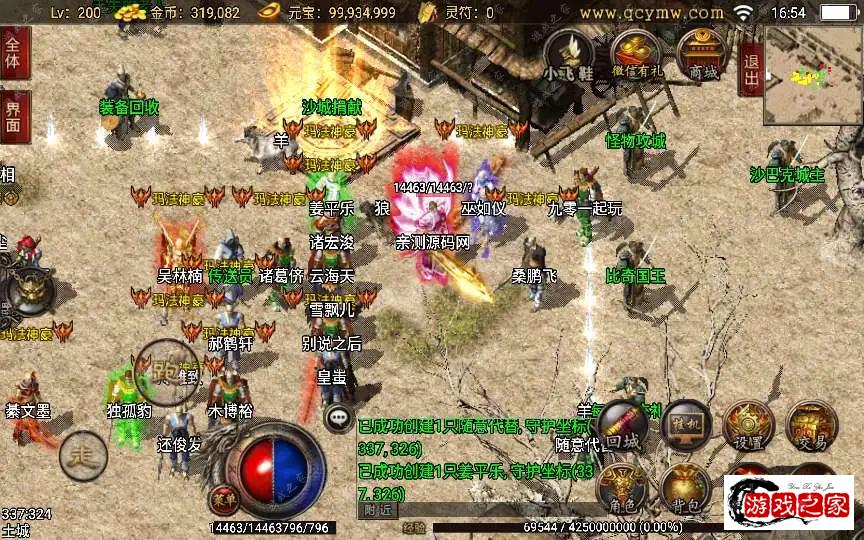The image size is (864, 540).
Task: Open the 菜单 menu button
Action: (223, 497)
